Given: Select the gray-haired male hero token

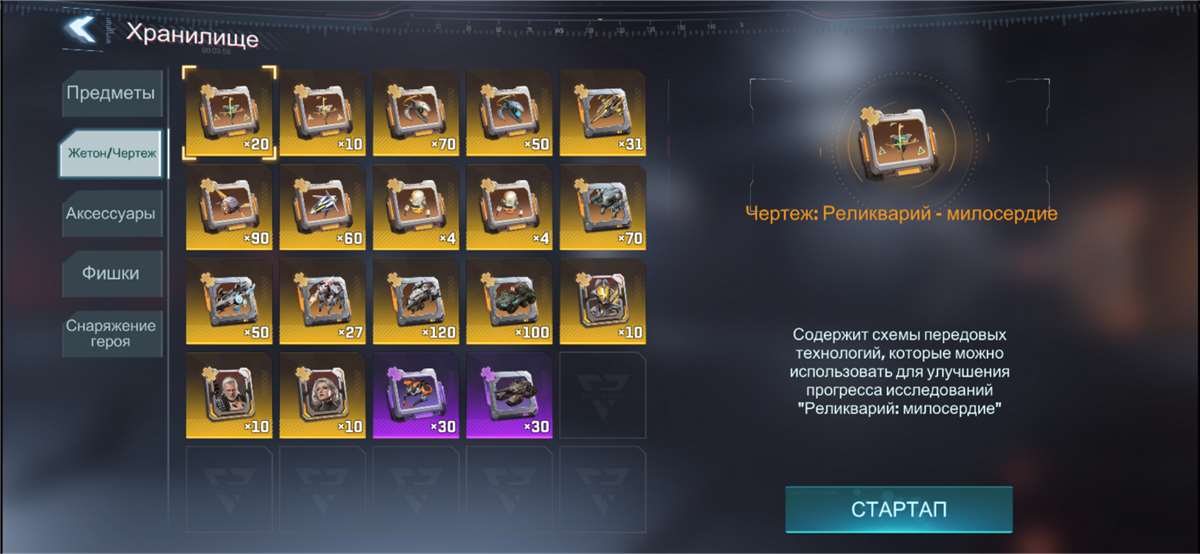Looking at the screenshot, I should click(229, 394).
